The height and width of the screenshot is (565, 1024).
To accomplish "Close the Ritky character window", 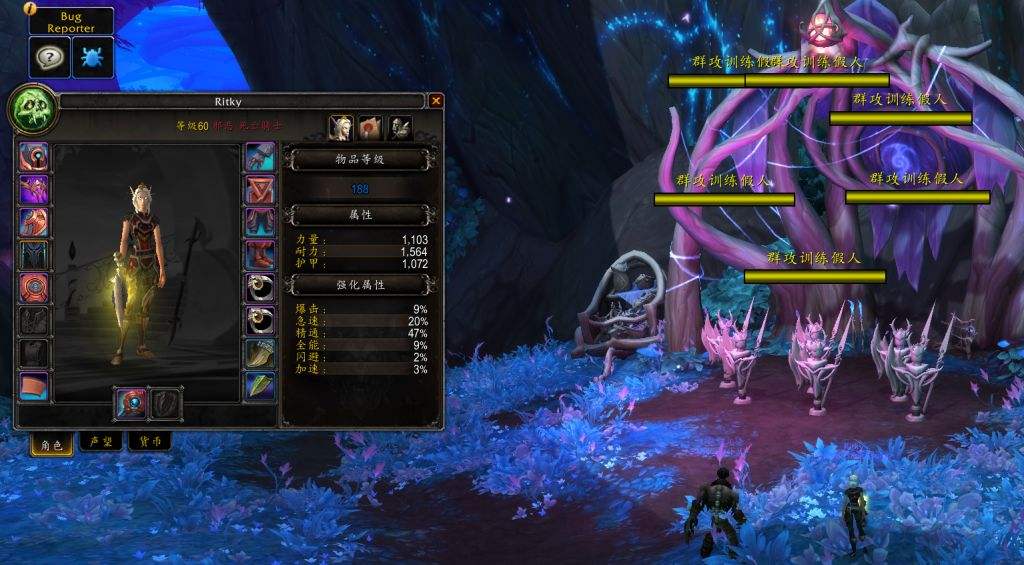I will click(x=436, y=101).
